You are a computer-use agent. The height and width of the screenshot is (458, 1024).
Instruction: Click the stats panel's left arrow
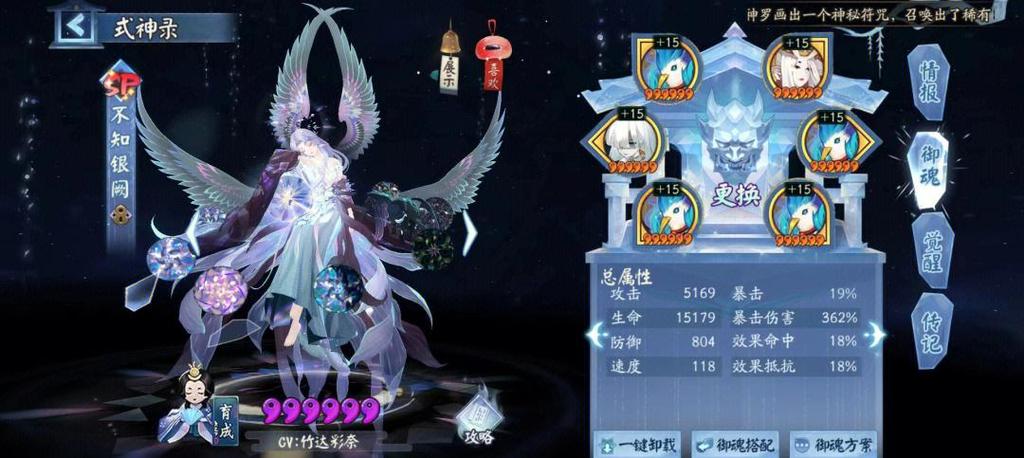coord(596,333)
